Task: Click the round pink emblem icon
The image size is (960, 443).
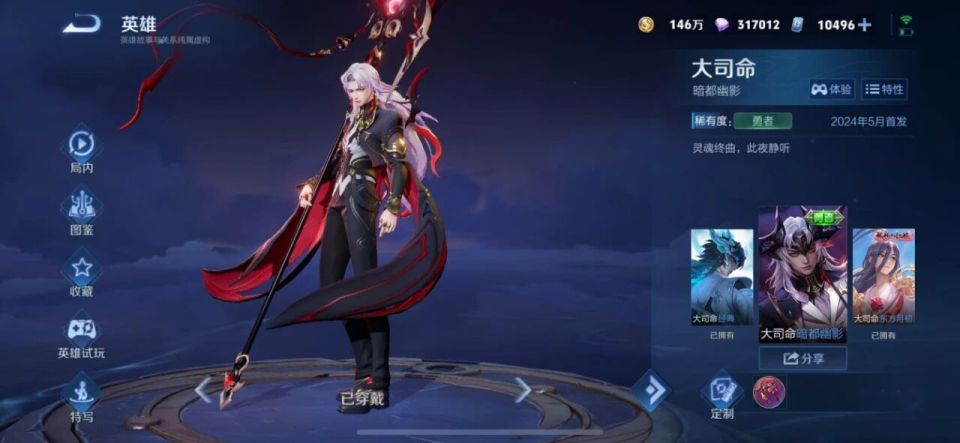Action: coord(769,392)
